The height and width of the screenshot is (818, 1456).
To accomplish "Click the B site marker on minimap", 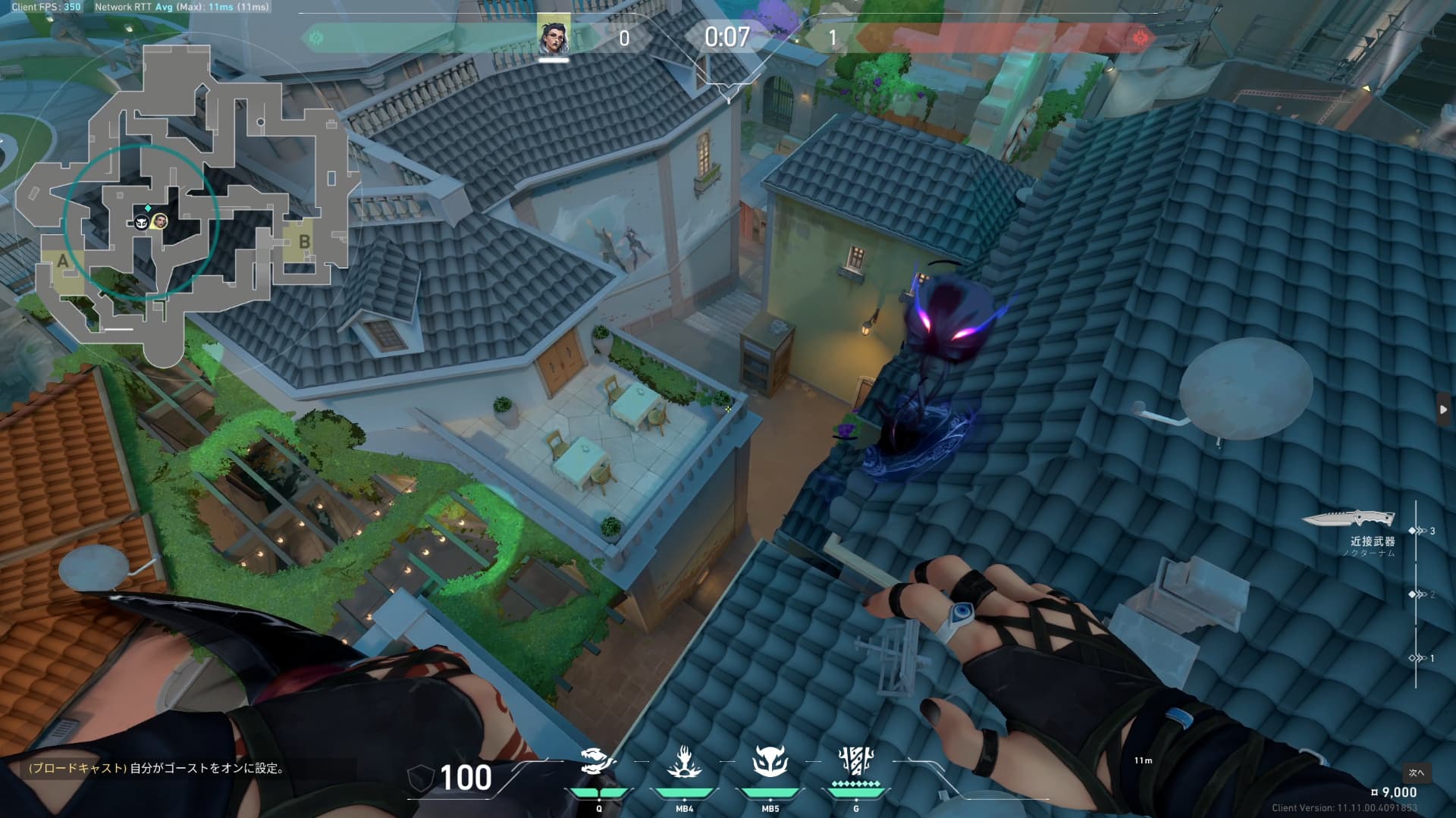I will [304, 242].
